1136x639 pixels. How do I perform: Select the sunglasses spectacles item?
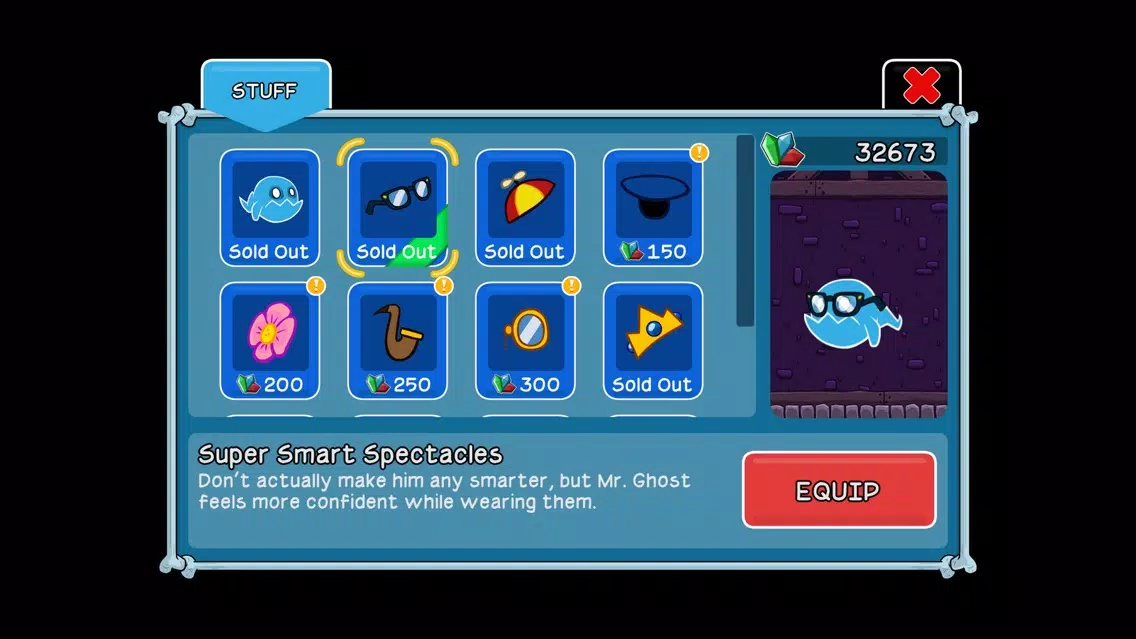(397, 207)
